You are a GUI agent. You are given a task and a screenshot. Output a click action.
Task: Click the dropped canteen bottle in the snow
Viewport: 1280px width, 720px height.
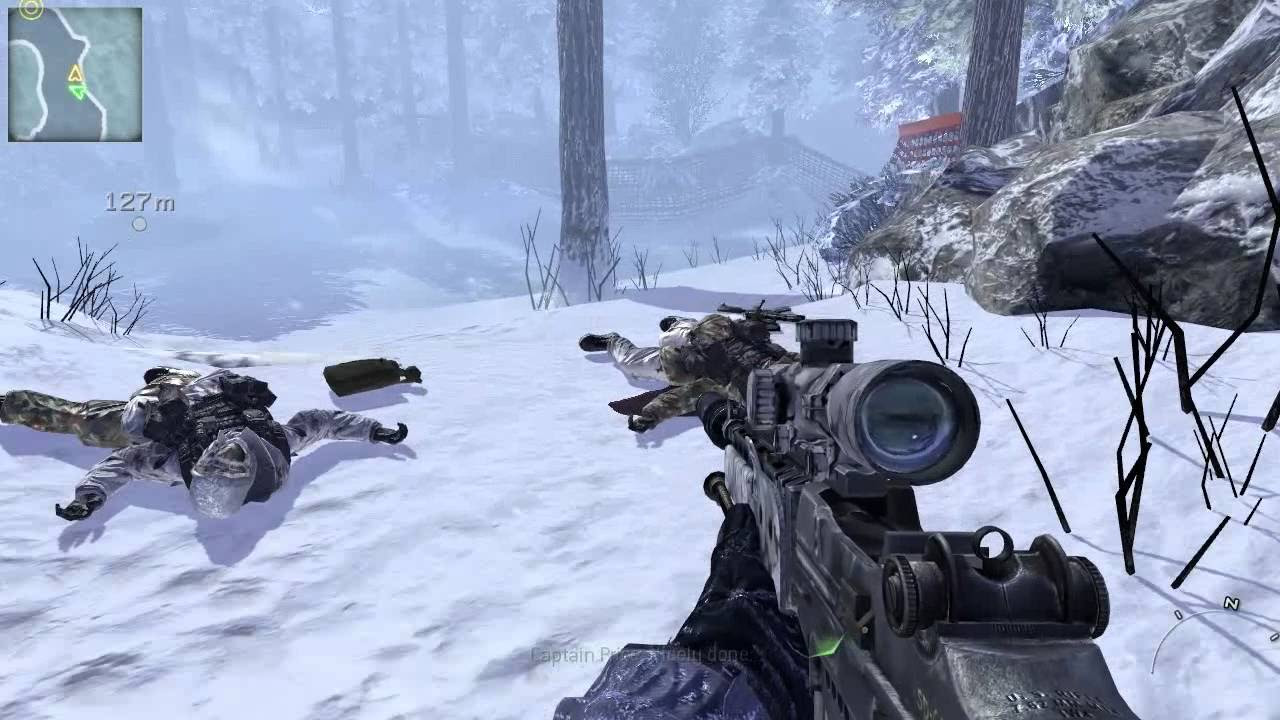(370, 375)
